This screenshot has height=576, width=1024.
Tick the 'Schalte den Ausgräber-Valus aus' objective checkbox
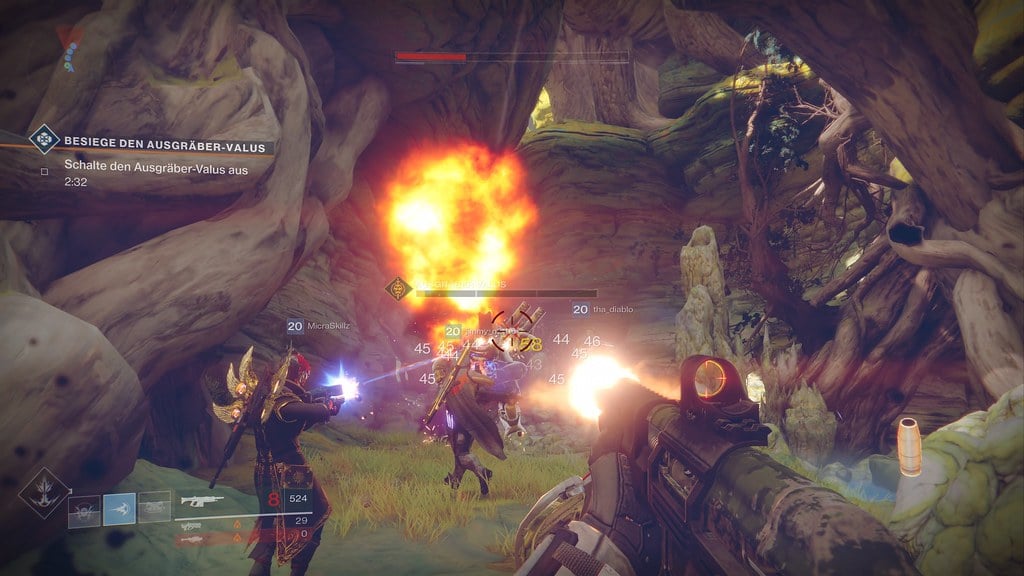(44, 168)
